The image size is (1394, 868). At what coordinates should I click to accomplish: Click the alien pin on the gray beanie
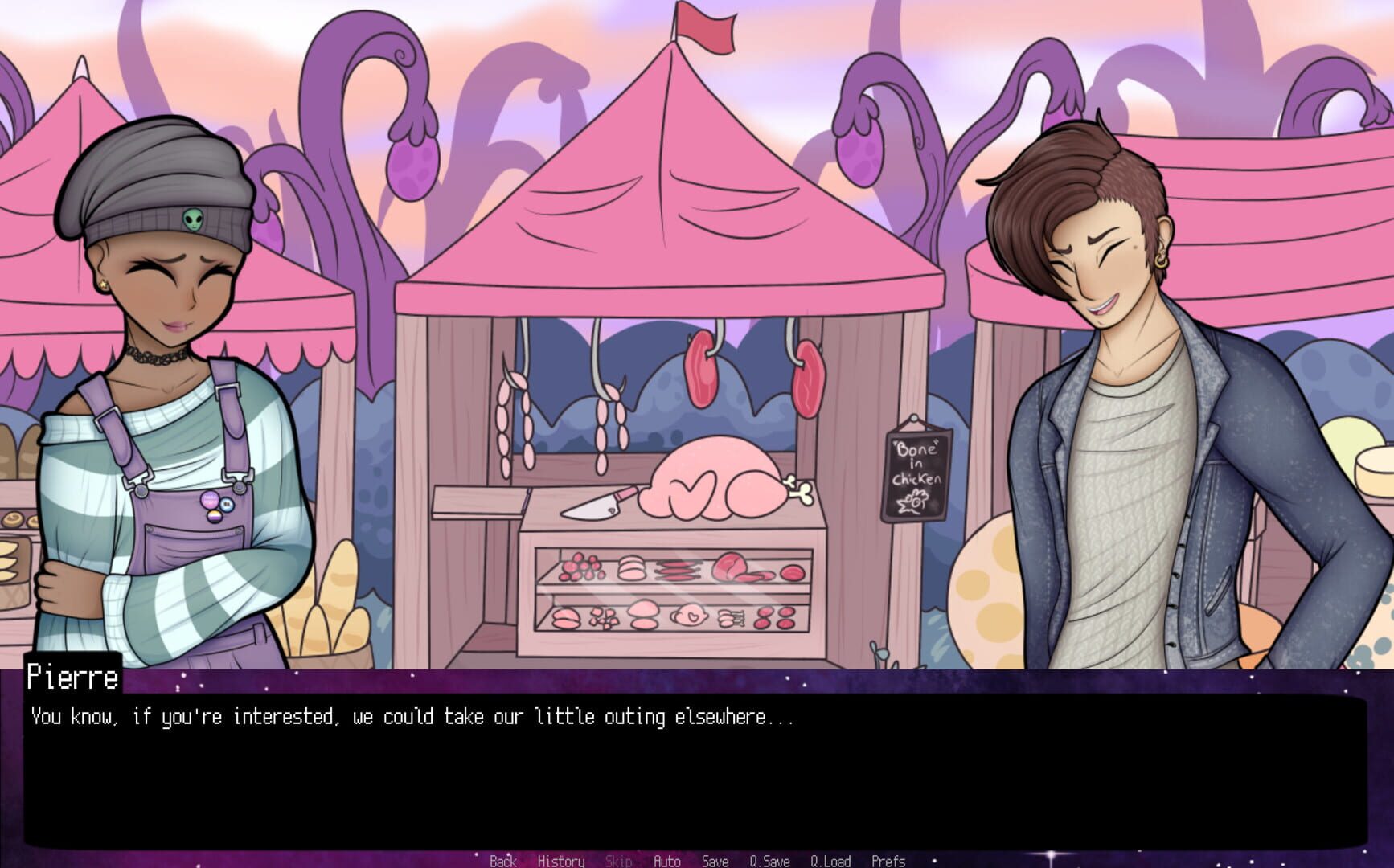[x=193, y=219]
